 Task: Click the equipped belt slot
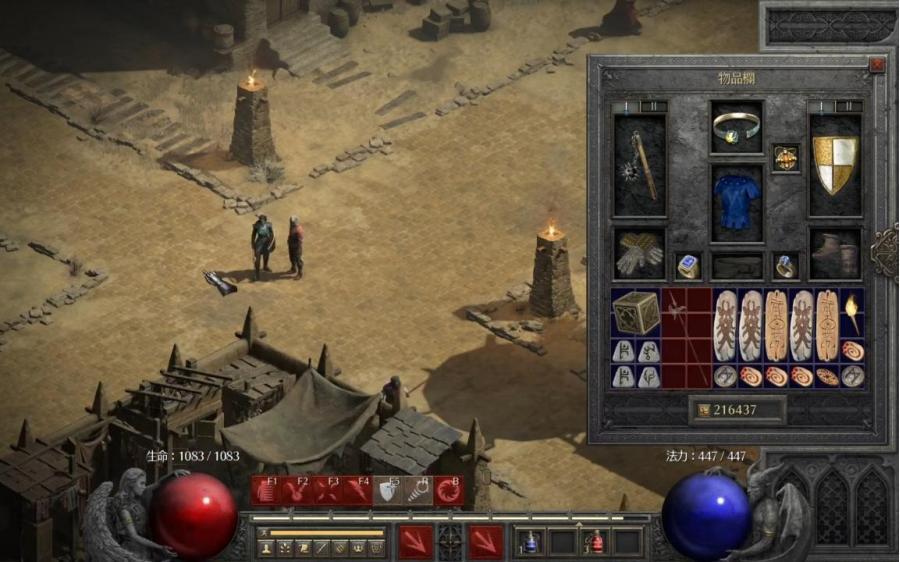click(x=737, y=265)
